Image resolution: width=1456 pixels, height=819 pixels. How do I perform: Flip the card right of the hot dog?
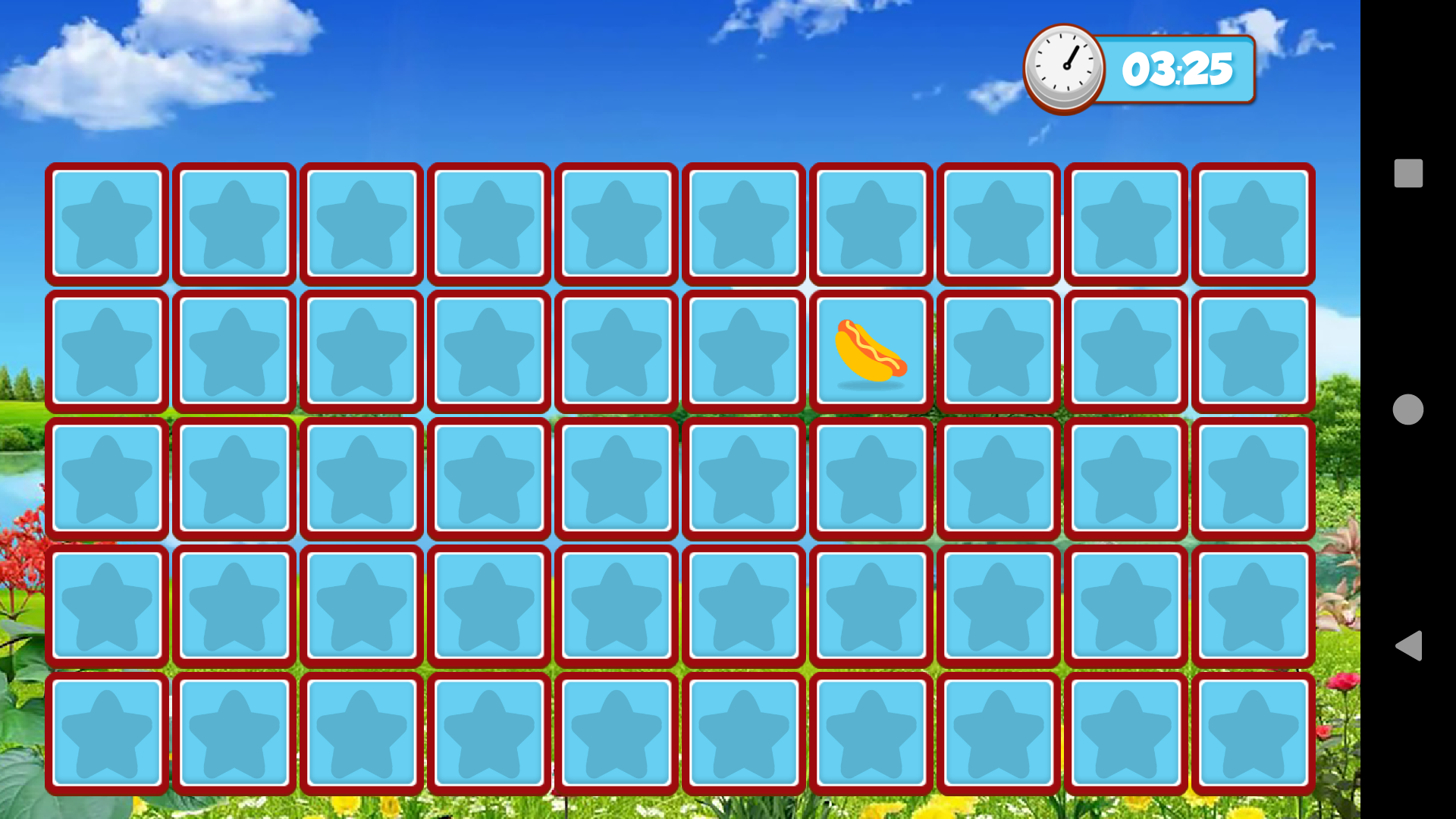click(998, 351)
